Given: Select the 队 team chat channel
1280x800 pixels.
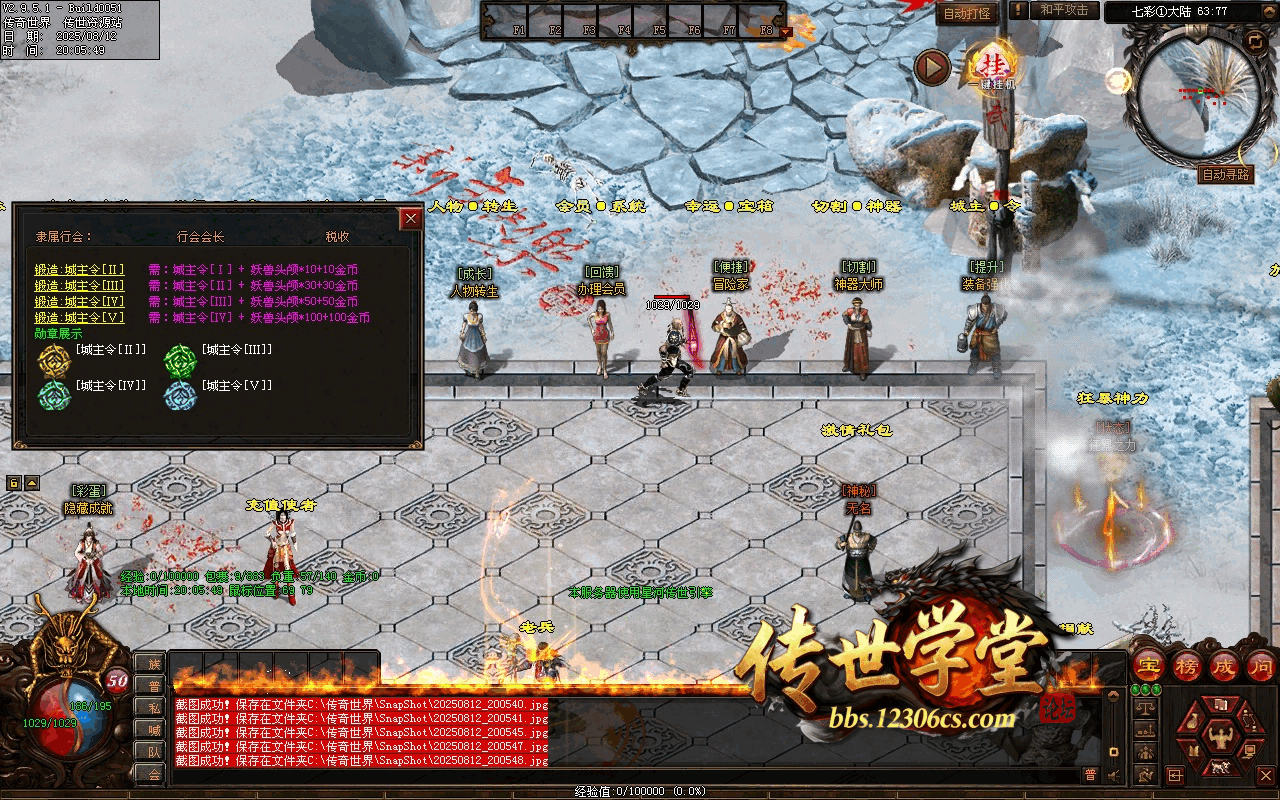Looking at the screenshot, I should [151, 751].
